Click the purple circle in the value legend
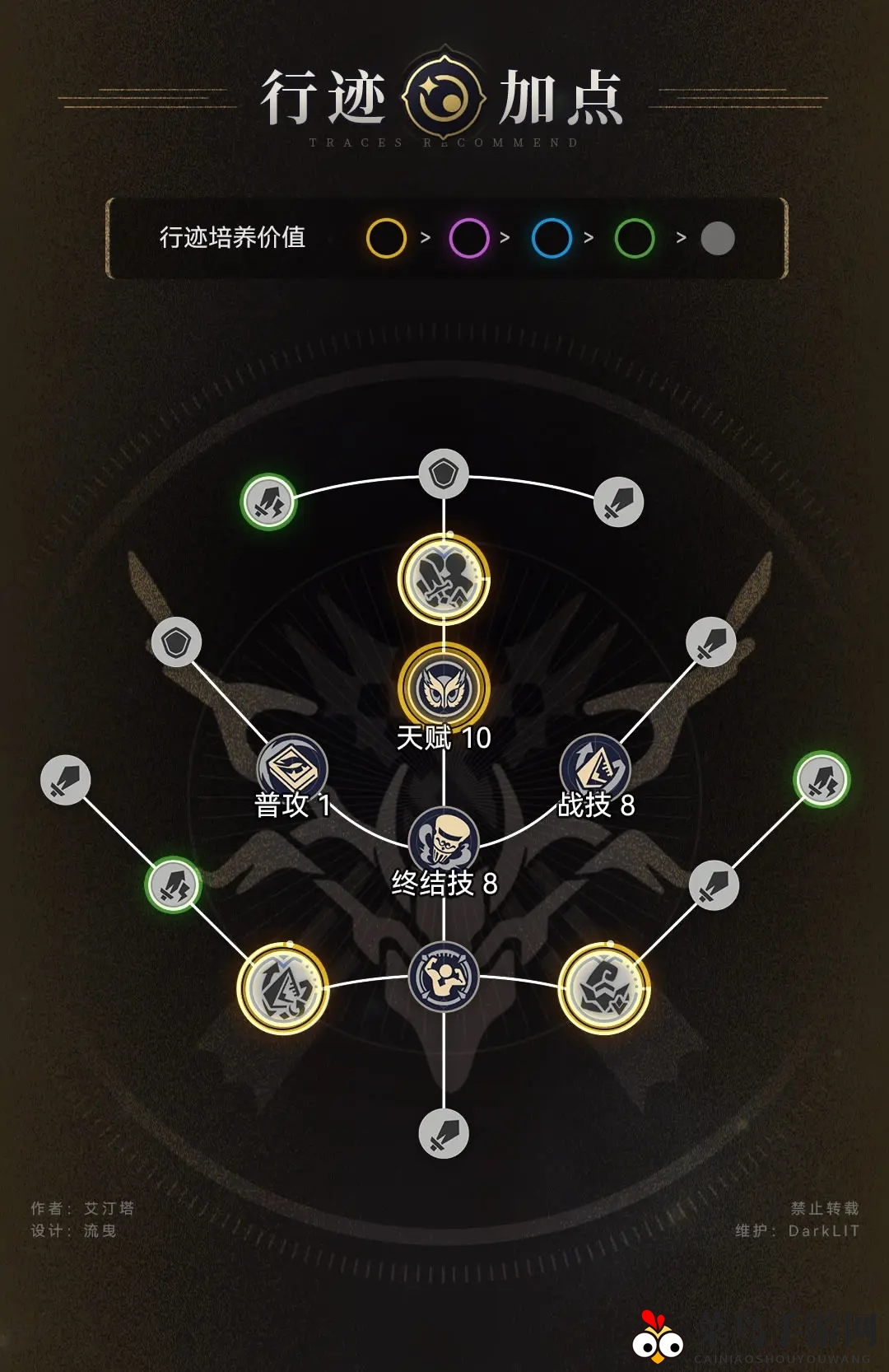Viewport: 889px width, 1372px height. pos(469,239)
